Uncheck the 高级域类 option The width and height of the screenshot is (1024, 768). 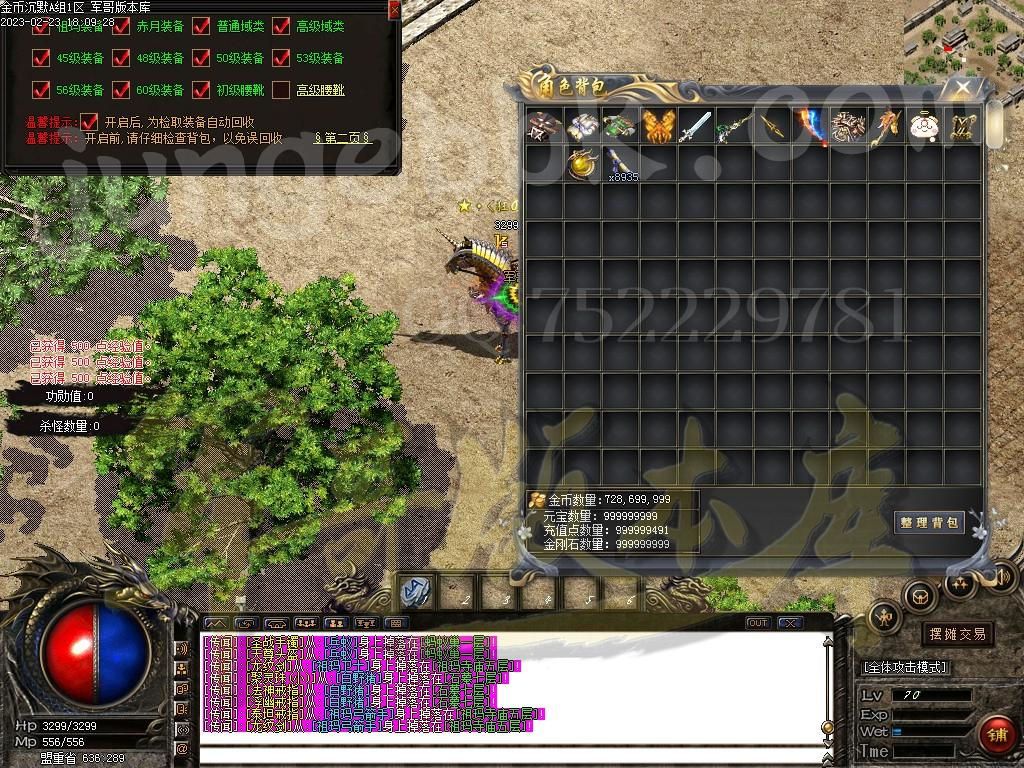(281, 27)
